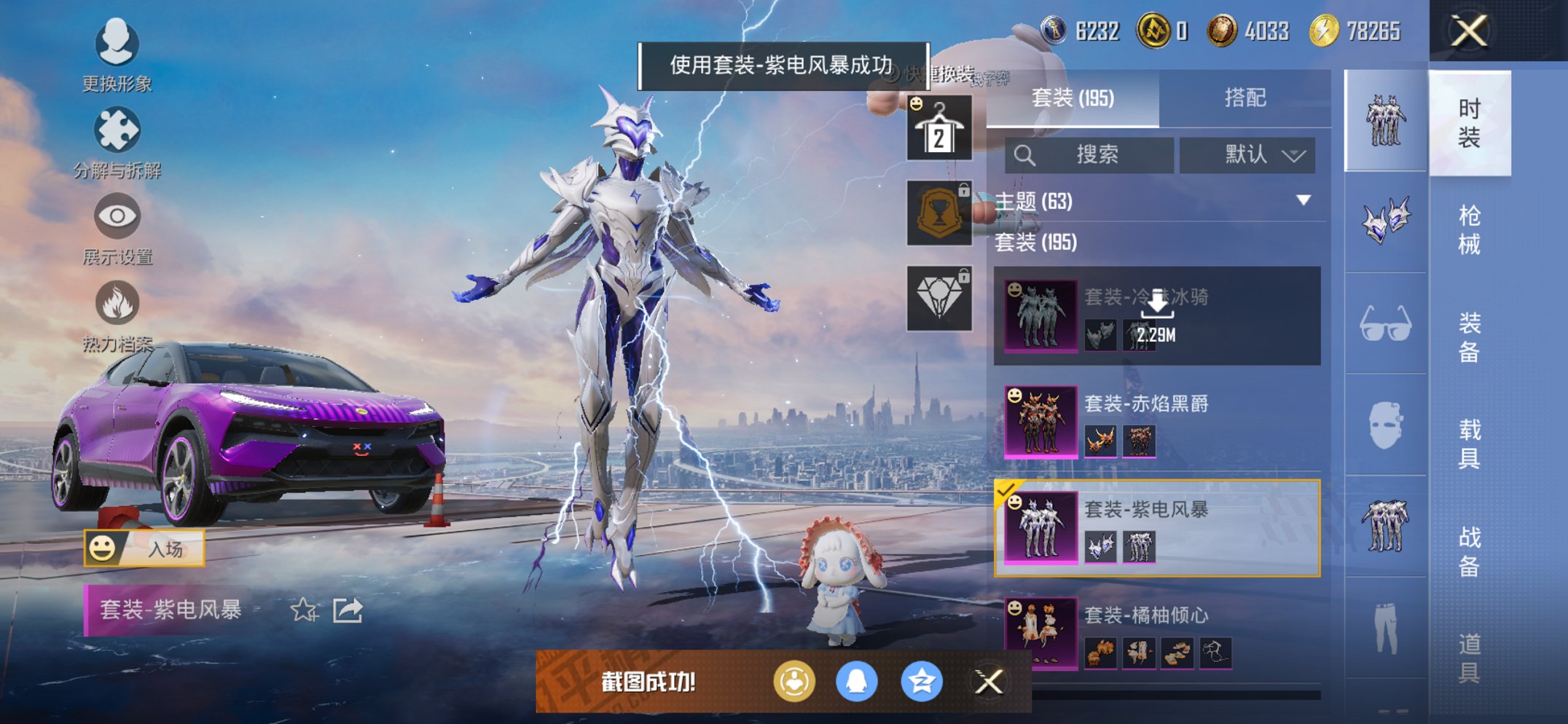The image size is (1568, 724).
Task: Open the 热力档案 flame icon
Action: 119,301
